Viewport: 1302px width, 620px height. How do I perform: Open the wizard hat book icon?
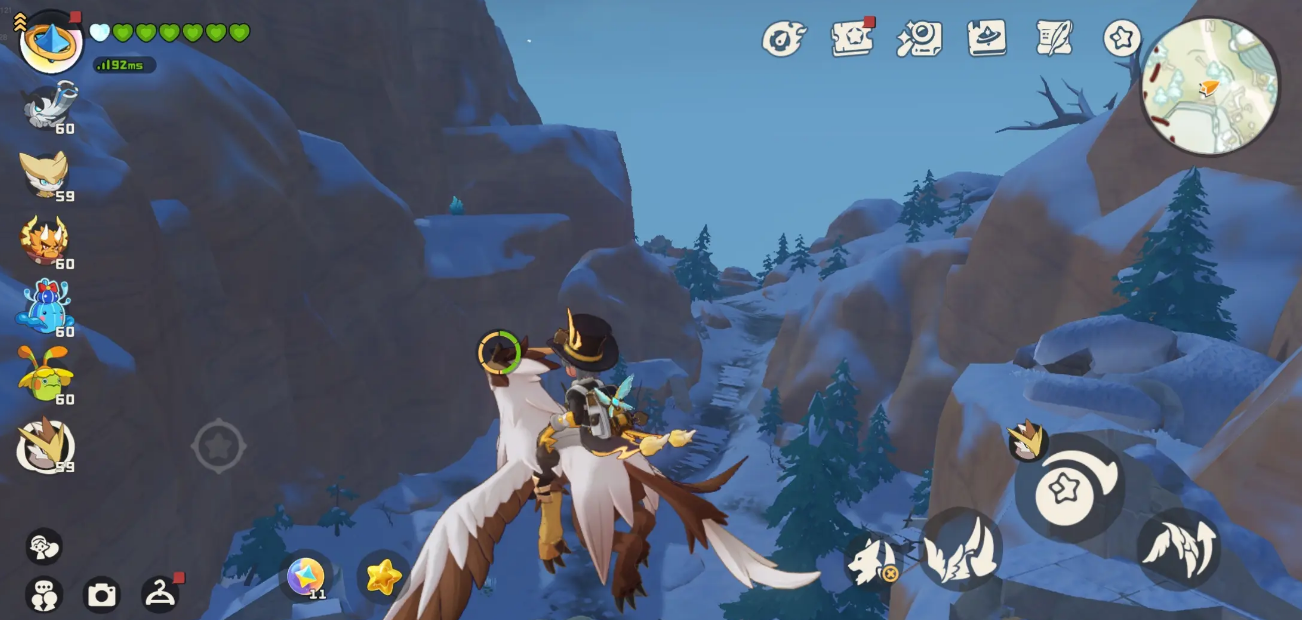986,38
